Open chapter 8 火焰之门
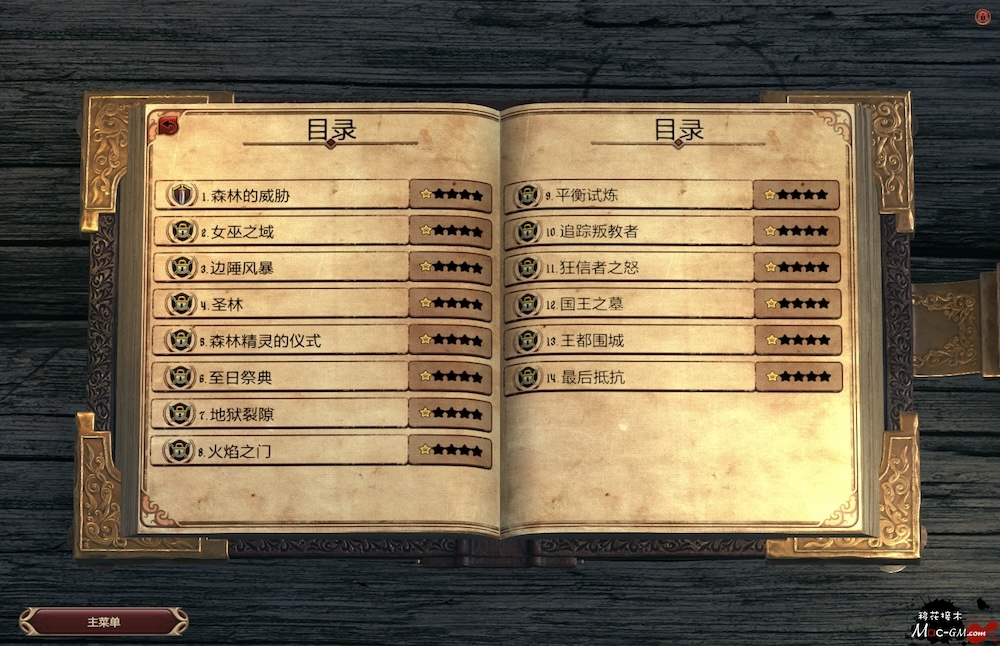This screenshot has height=646, width=1000. pyautogui.click(x=280, y=451)
